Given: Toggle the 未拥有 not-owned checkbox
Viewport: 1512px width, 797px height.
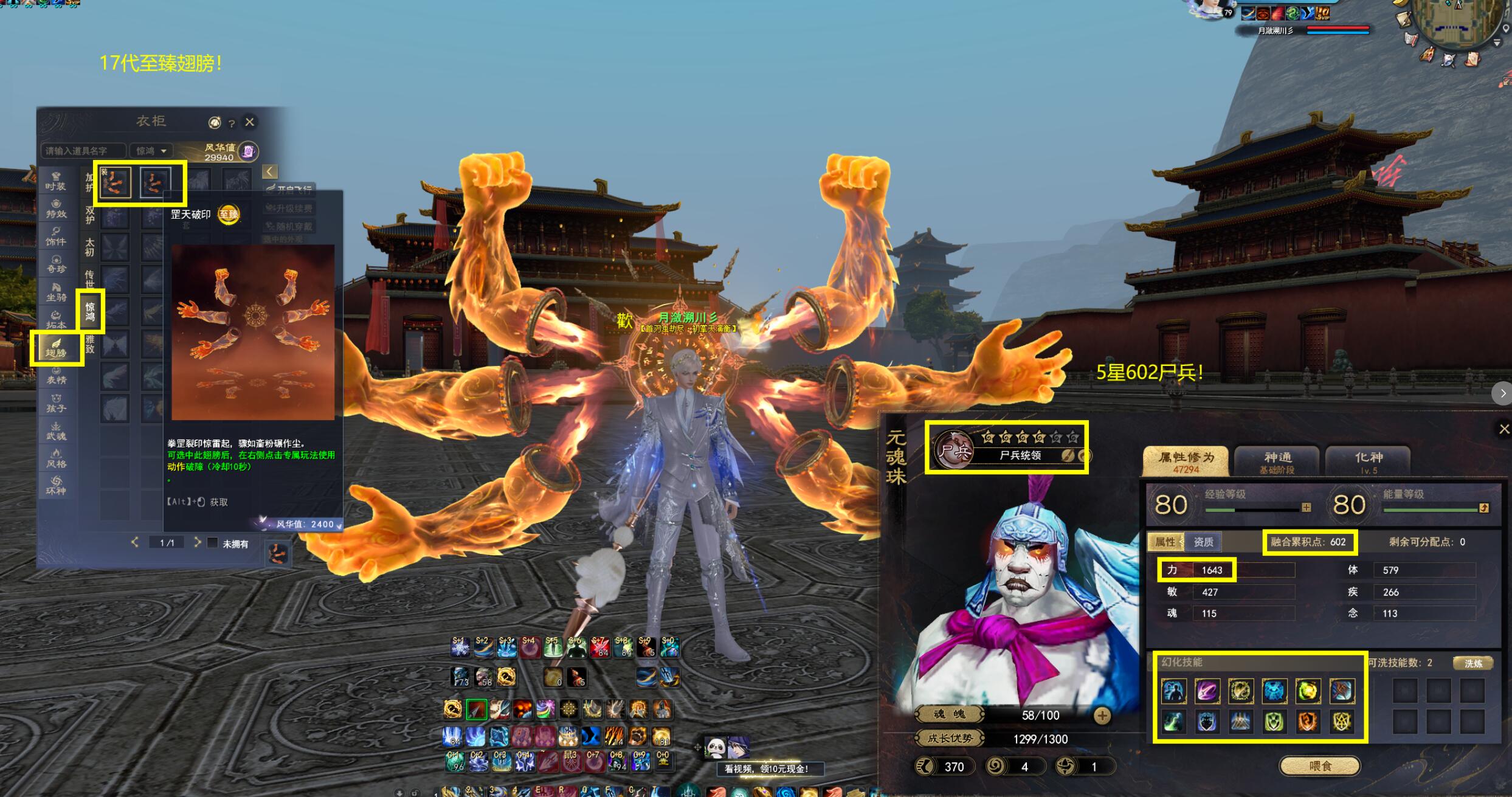Looking at the screenshot, I should pyautogui.click(x=212, y=543).
